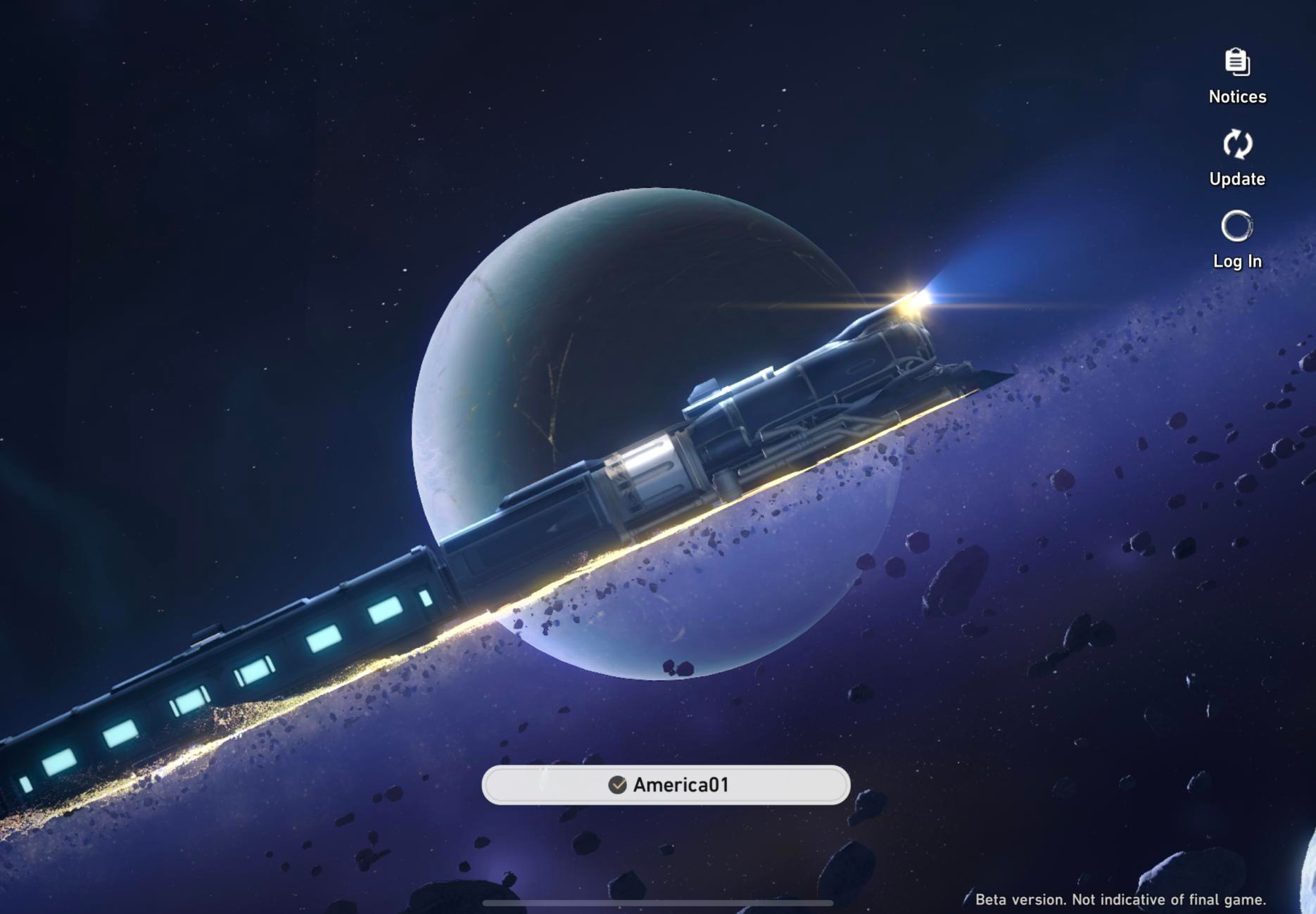Image resolution: width=1316 pixels, height=914 pixels.
Task: Click the Notices label text
Action: 1236,97
